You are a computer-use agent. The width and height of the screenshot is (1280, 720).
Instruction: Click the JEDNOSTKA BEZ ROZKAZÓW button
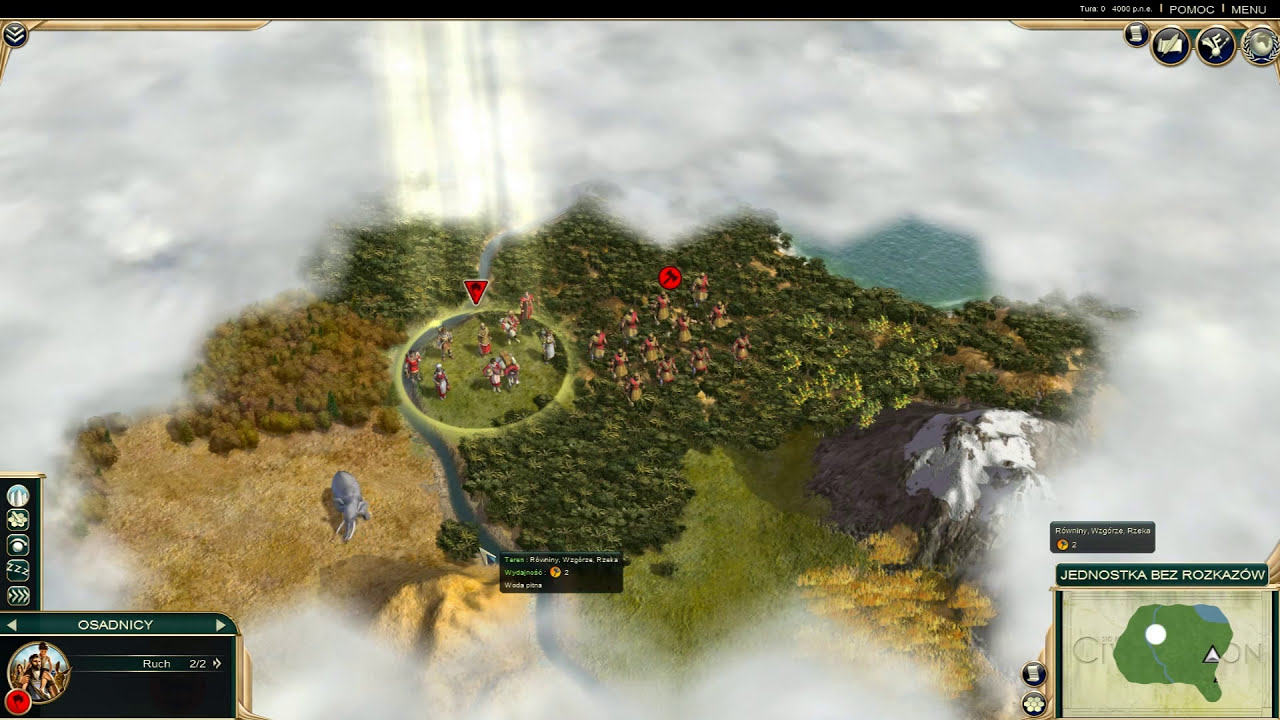click(1162, 575)
